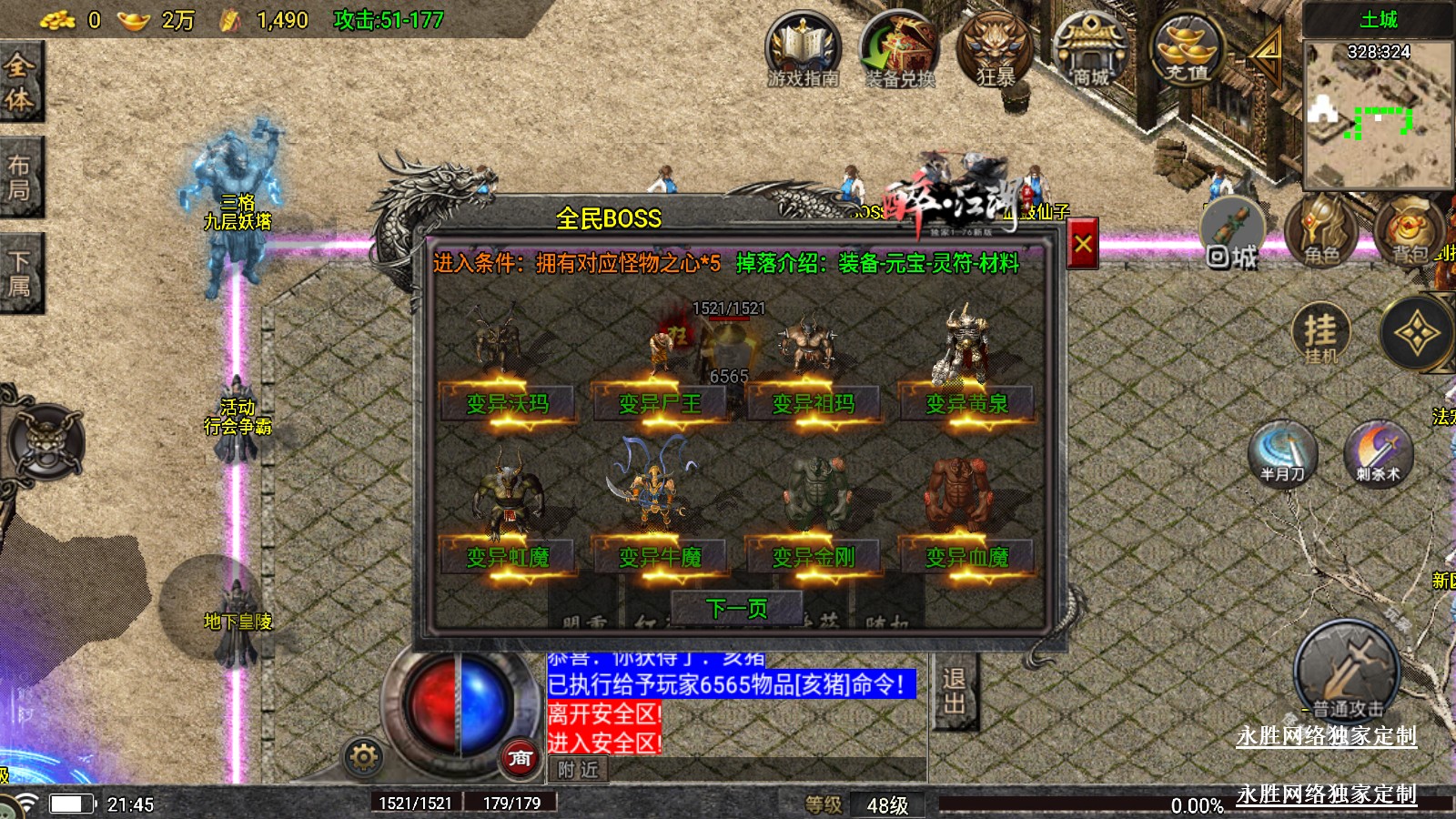
Task: Toggle 挂机 auto-battle
Action: click(x=1320, y=333)
